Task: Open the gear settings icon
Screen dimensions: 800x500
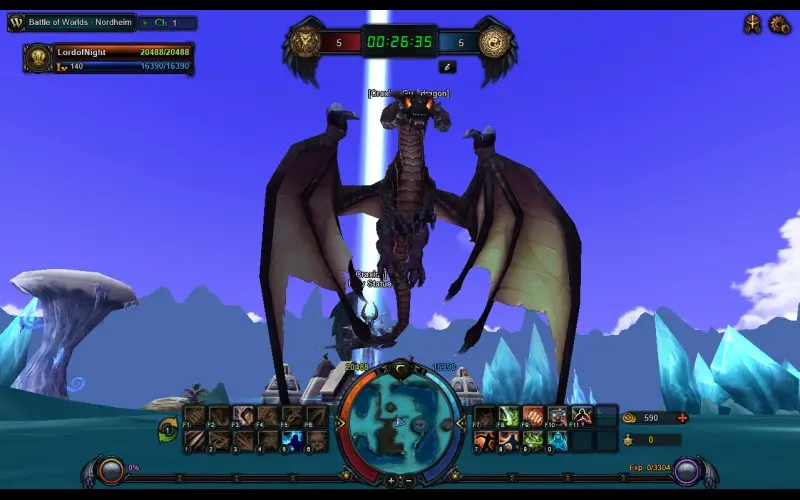Action: 779,24
